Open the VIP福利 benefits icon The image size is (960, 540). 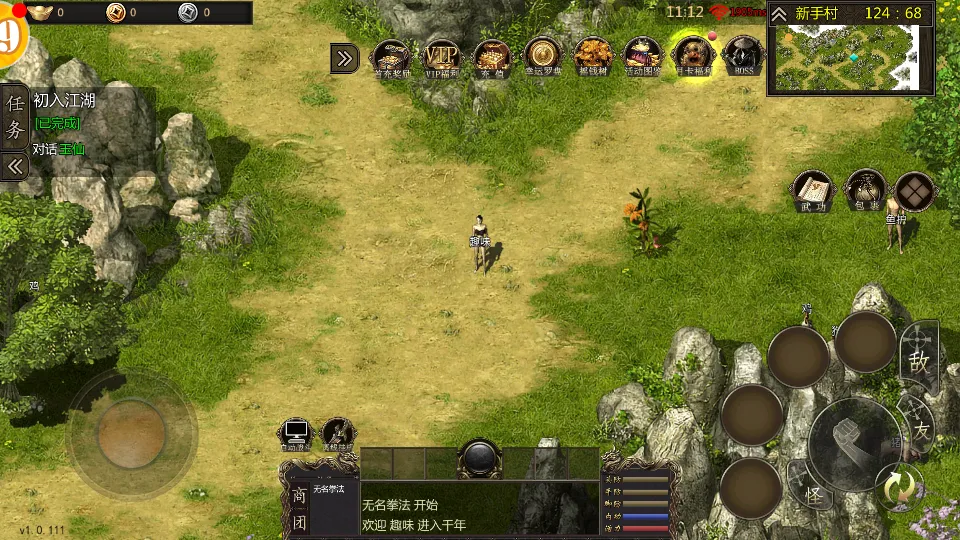click(x=441, y=57)
